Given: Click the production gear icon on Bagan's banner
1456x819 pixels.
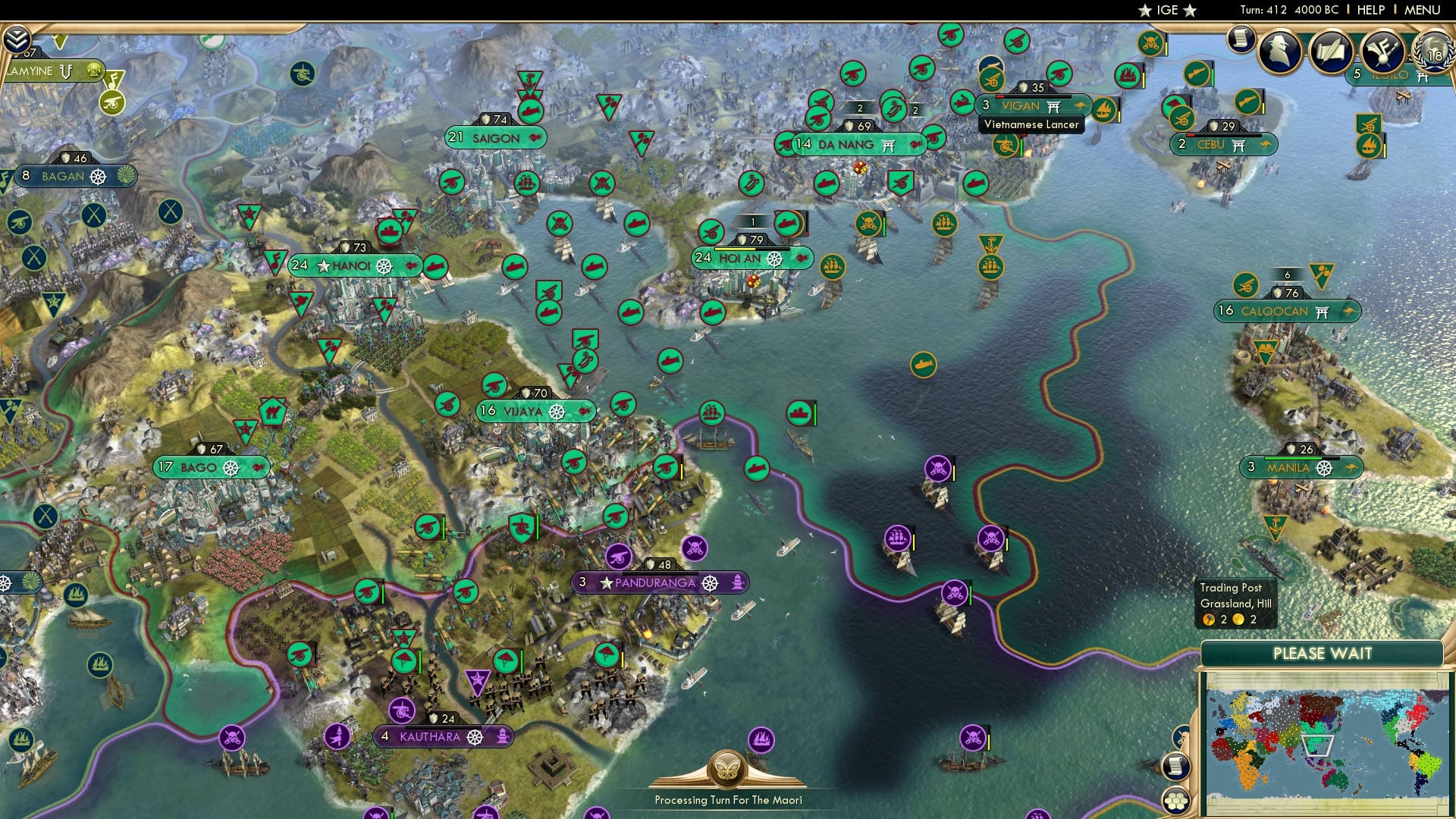Looking at the screenshot, I should [x=99, y=177].
